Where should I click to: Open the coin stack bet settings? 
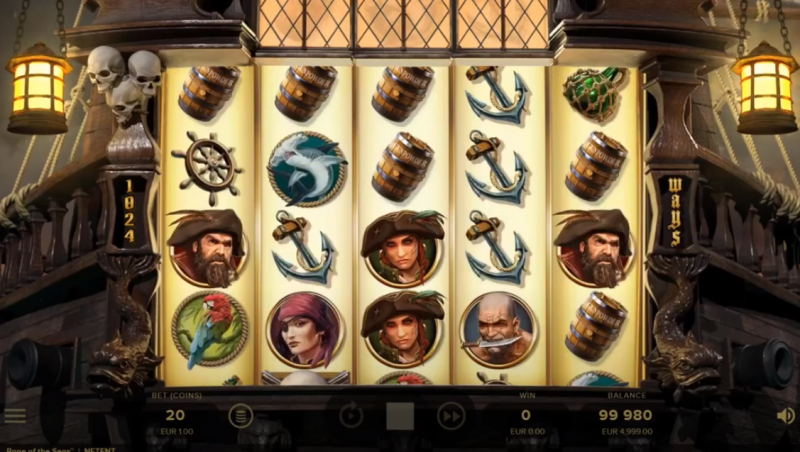(x=241, y=415)
